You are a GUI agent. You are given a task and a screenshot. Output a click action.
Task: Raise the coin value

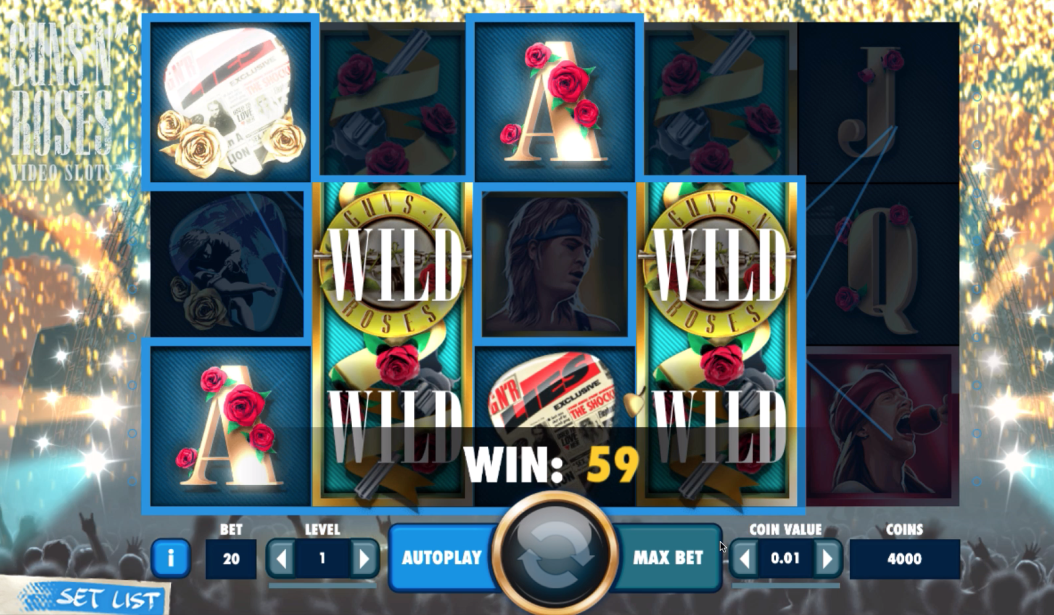tap(826, 558)
